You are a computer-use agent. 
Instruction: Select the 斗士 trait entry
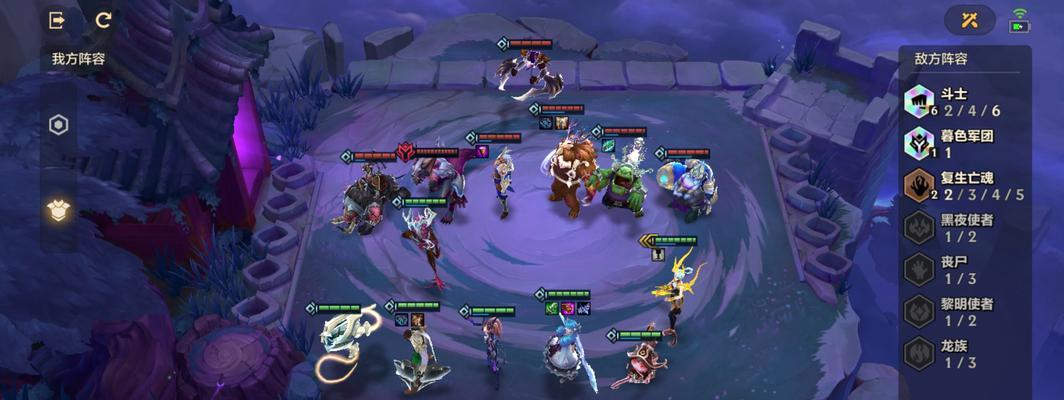coord(964,101)
